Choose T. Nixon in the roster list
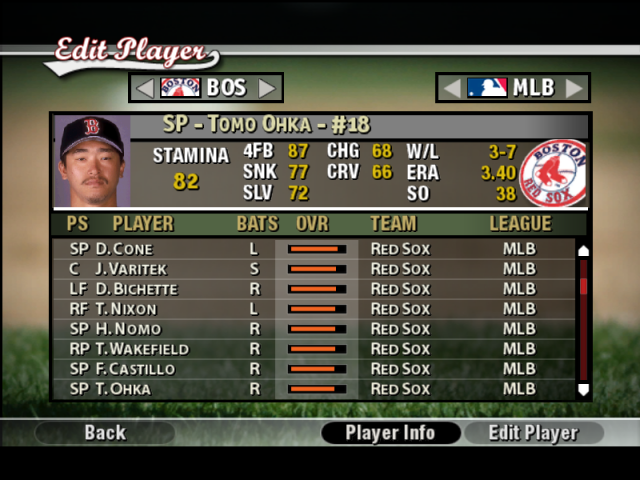 [x=310, y=309]
